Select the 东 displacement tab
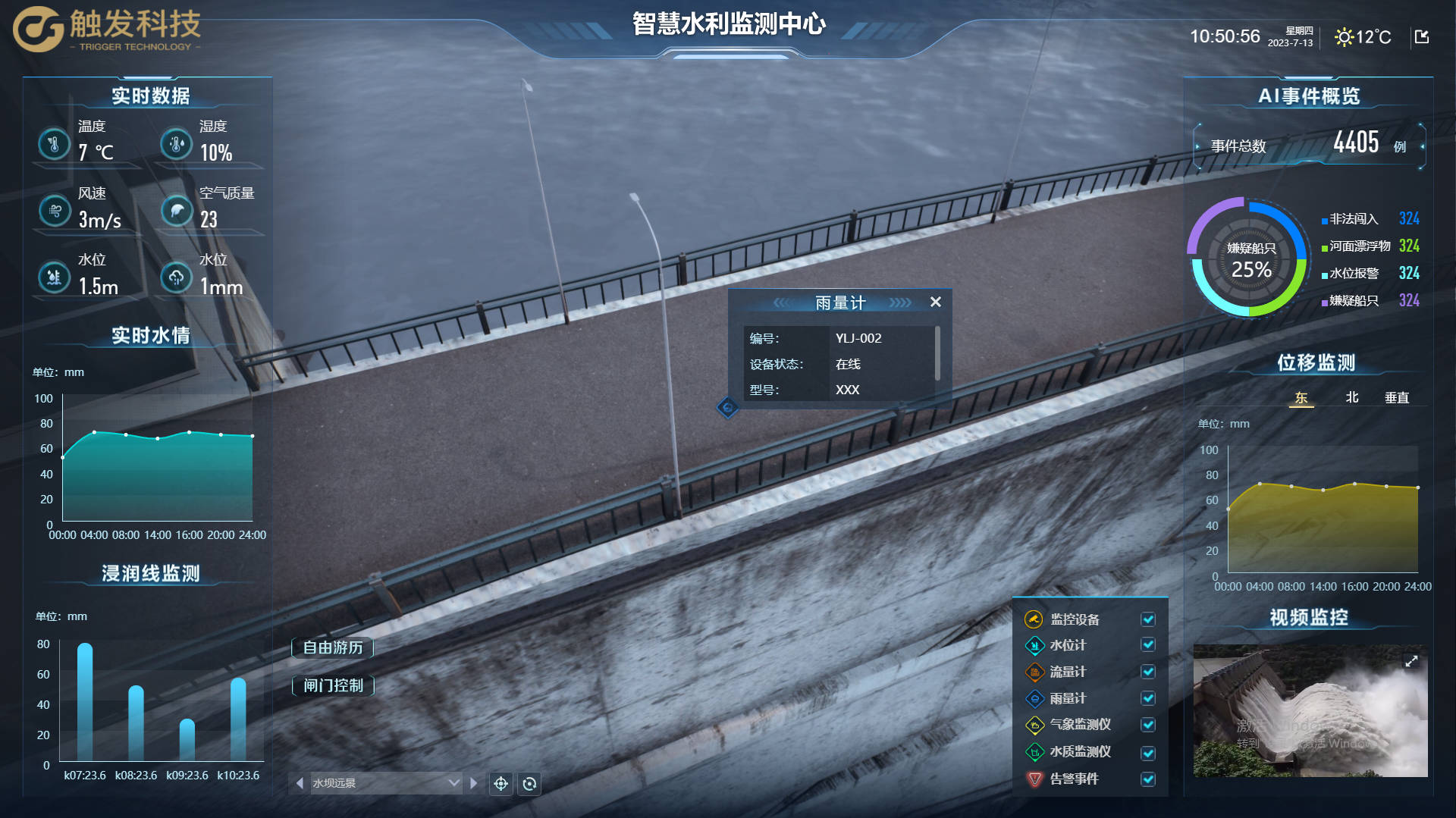Viewport: 1456px width, 818px height. pos(1301,397)
